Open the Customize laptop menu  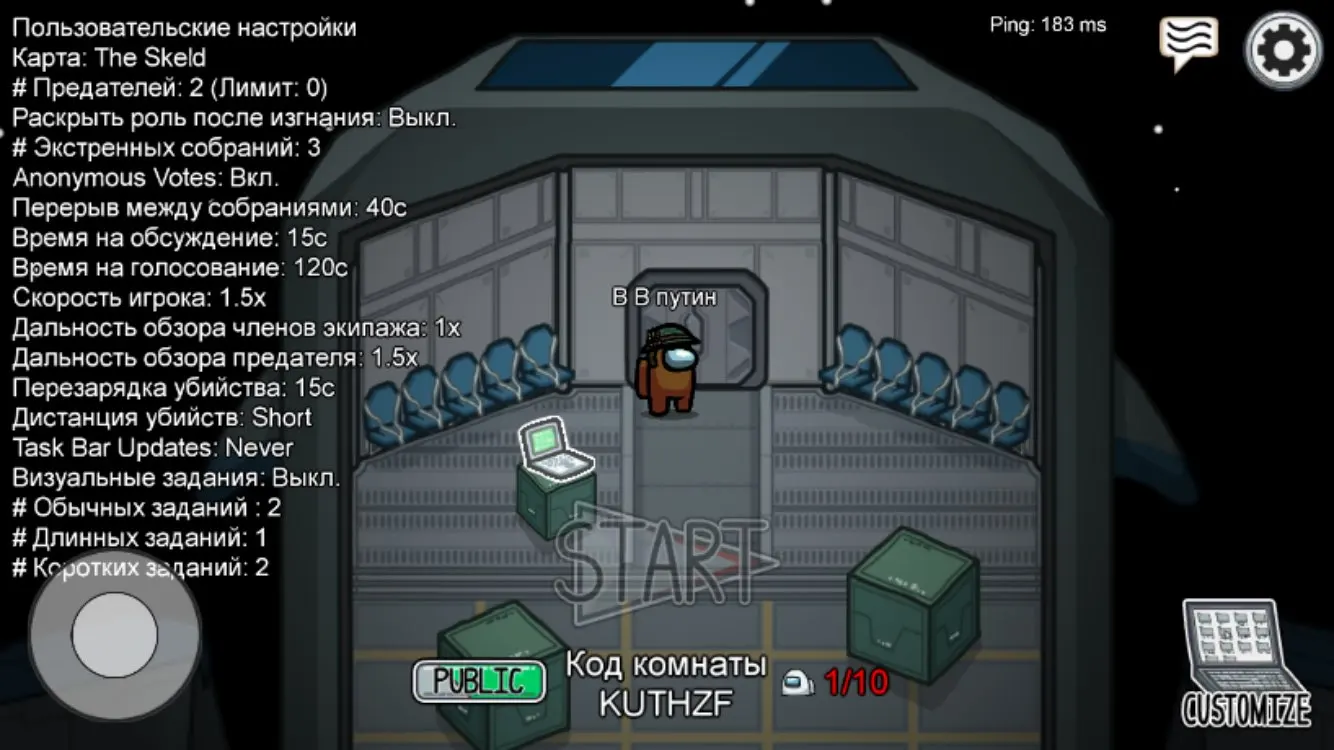(1246, 664)
